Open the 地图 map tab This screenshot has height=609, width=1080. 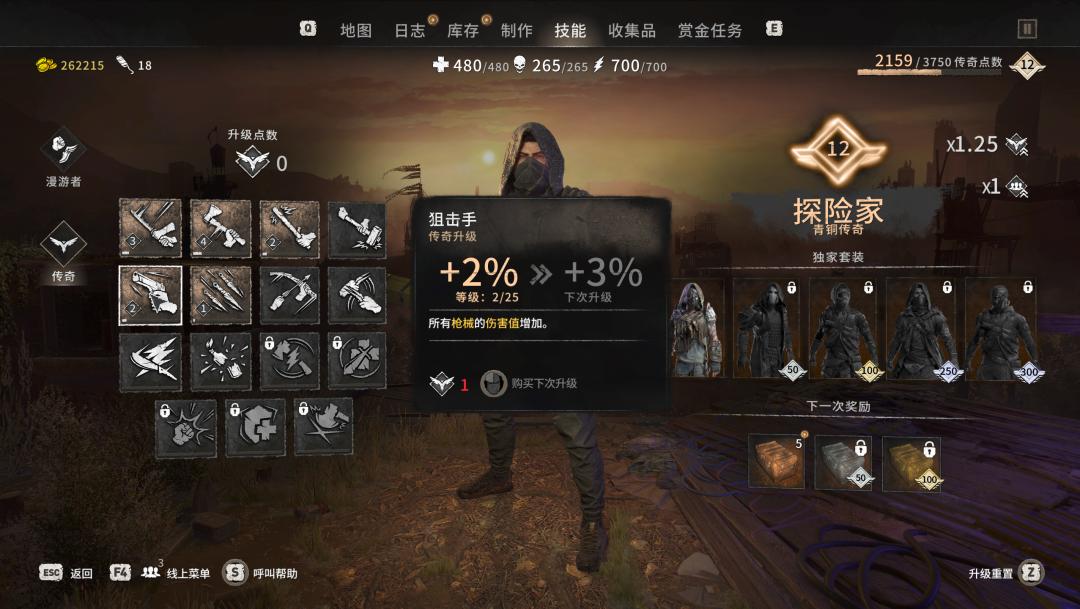click(x=355, y=30)
